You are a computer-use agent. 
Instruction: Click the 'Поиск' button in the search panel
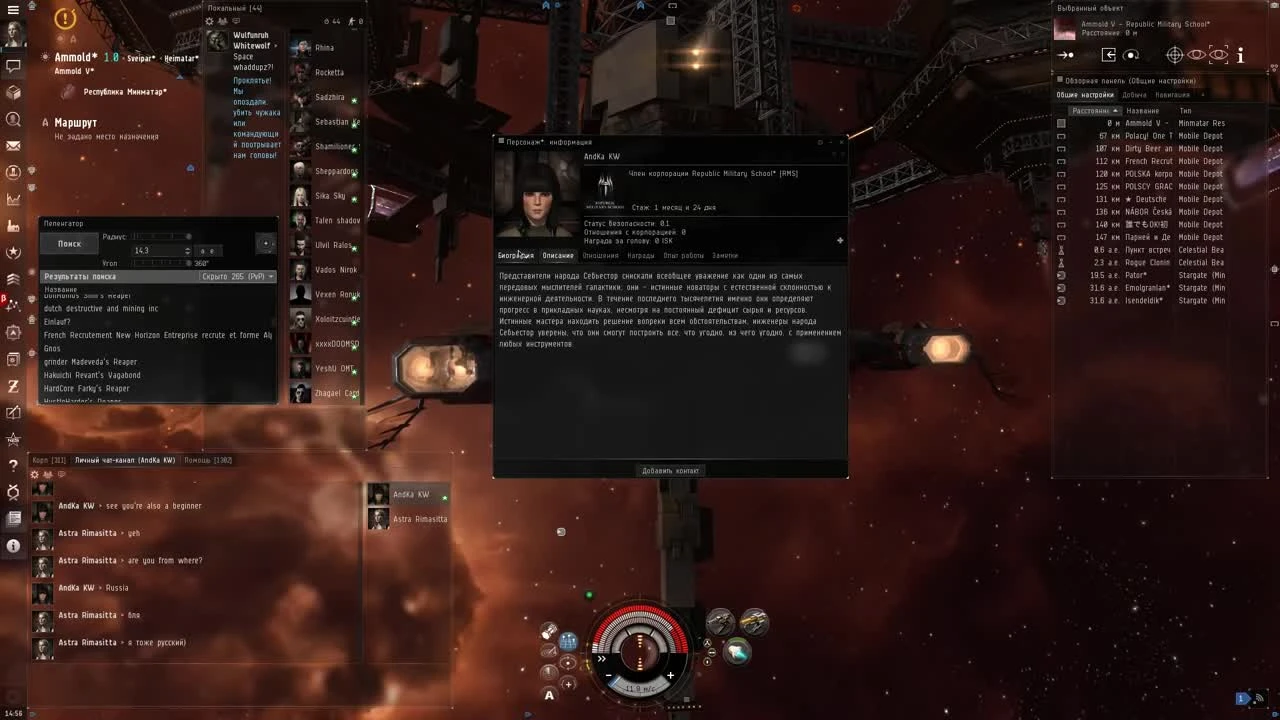pyautogui.click(x=69, y=243)
